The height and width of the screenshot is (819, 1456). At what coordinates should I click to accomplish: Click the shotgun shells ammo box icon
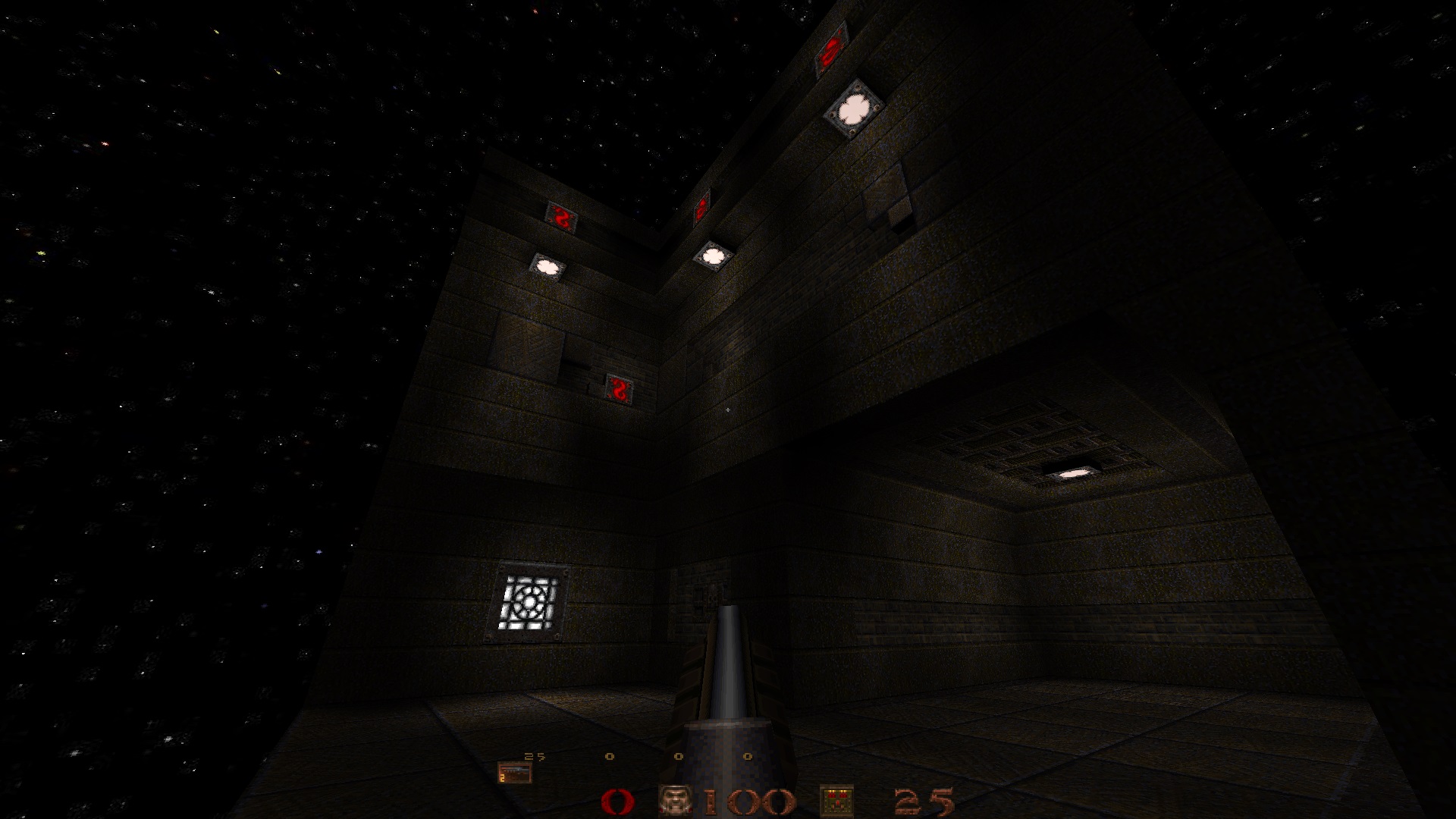tap(837, 802)
